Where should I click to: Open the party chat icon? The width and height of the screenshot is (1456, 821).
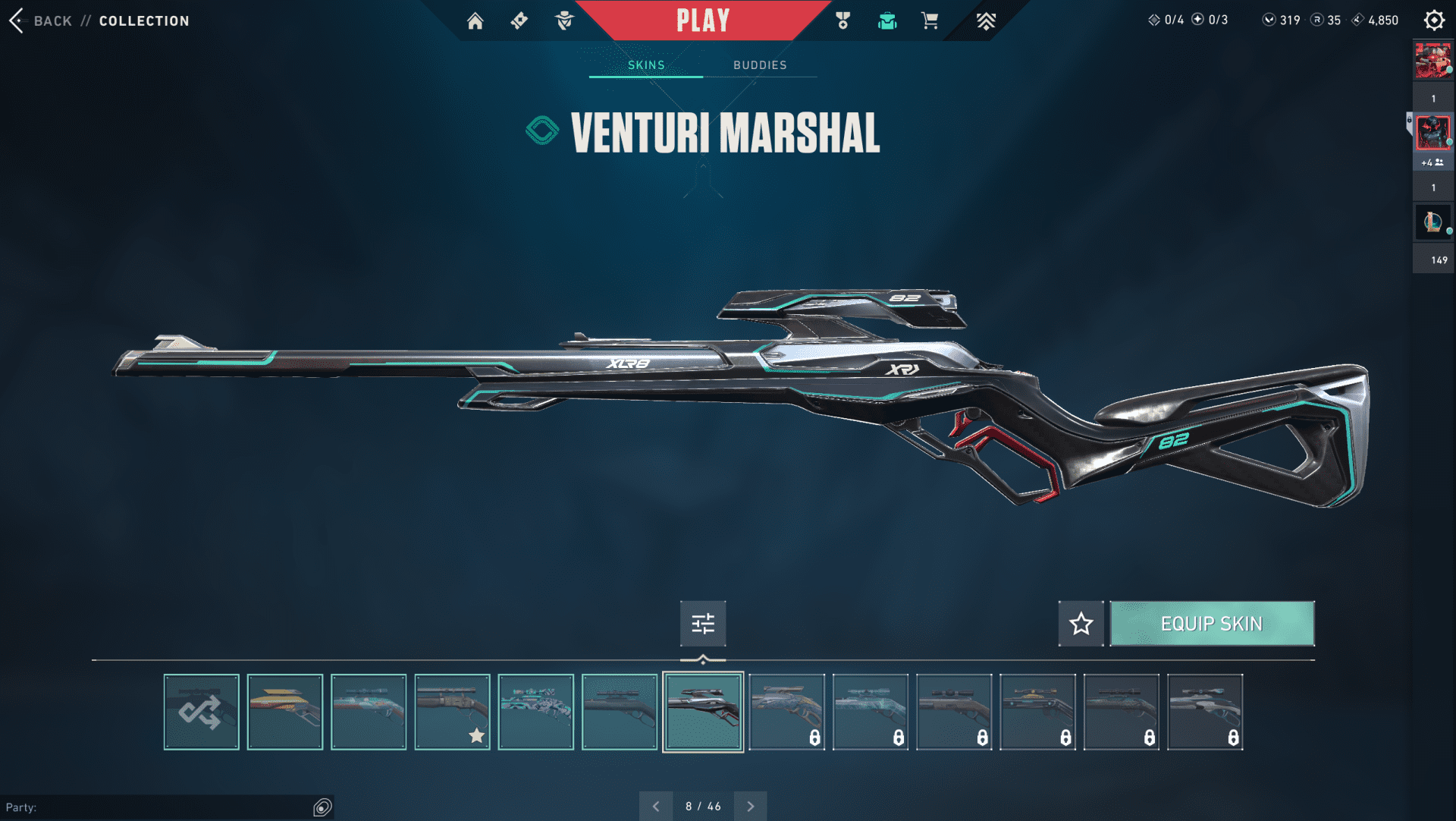pyautogui.click(x=322, y=807)
